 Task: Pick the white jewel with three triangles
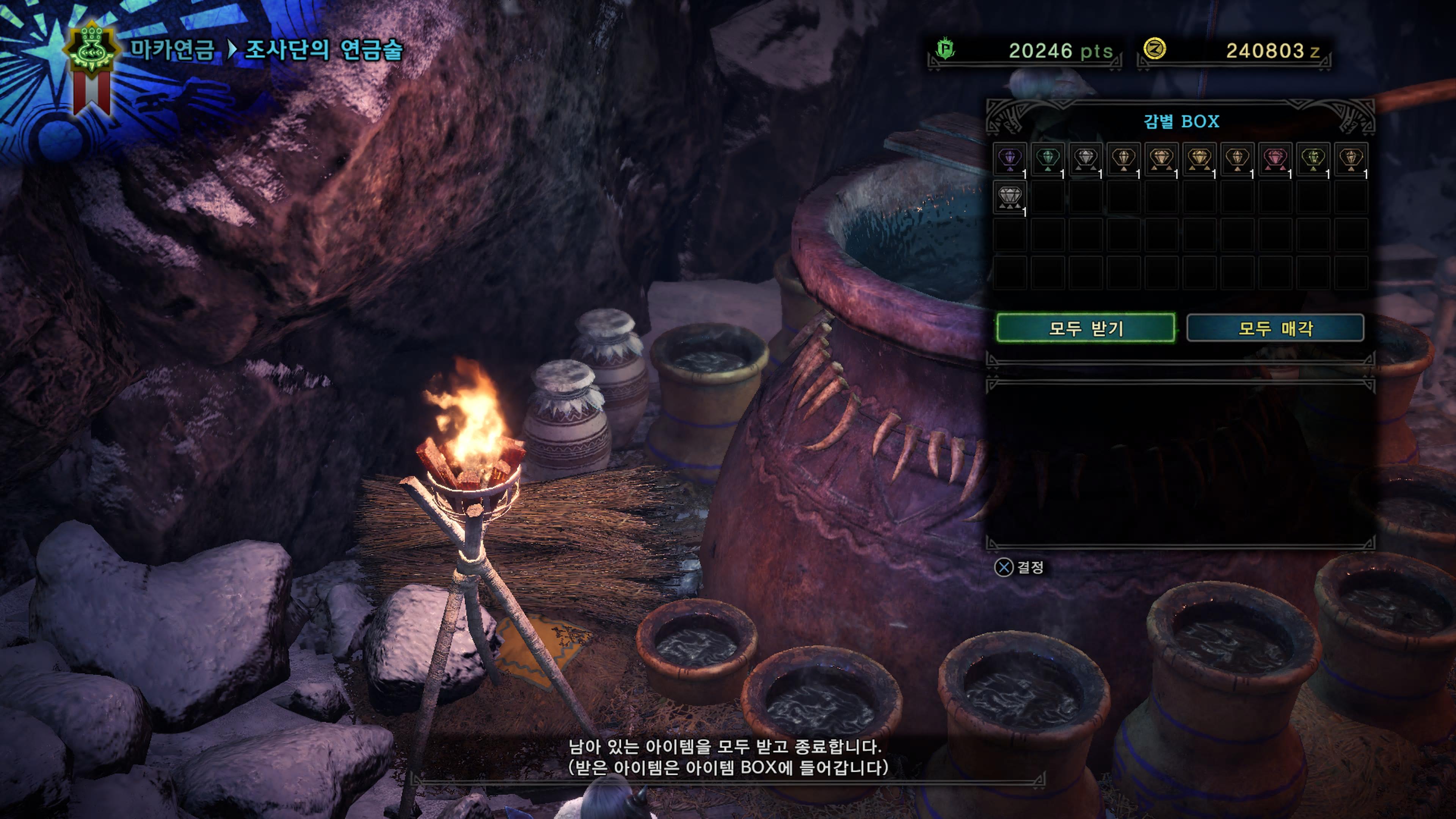click(x=1010, y=197)
